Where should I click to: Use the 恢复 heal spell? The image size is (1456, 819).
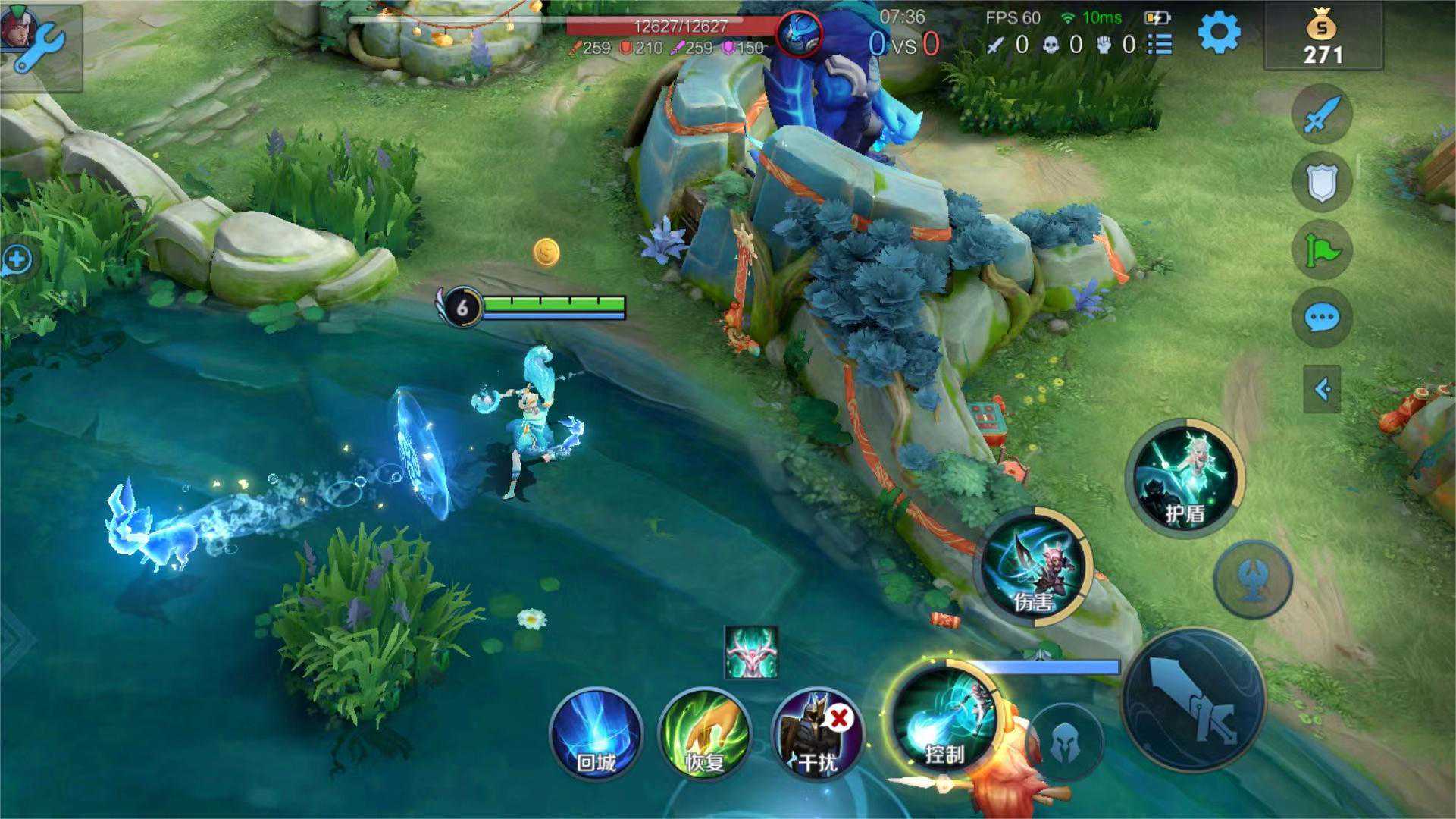pos(705,733)
